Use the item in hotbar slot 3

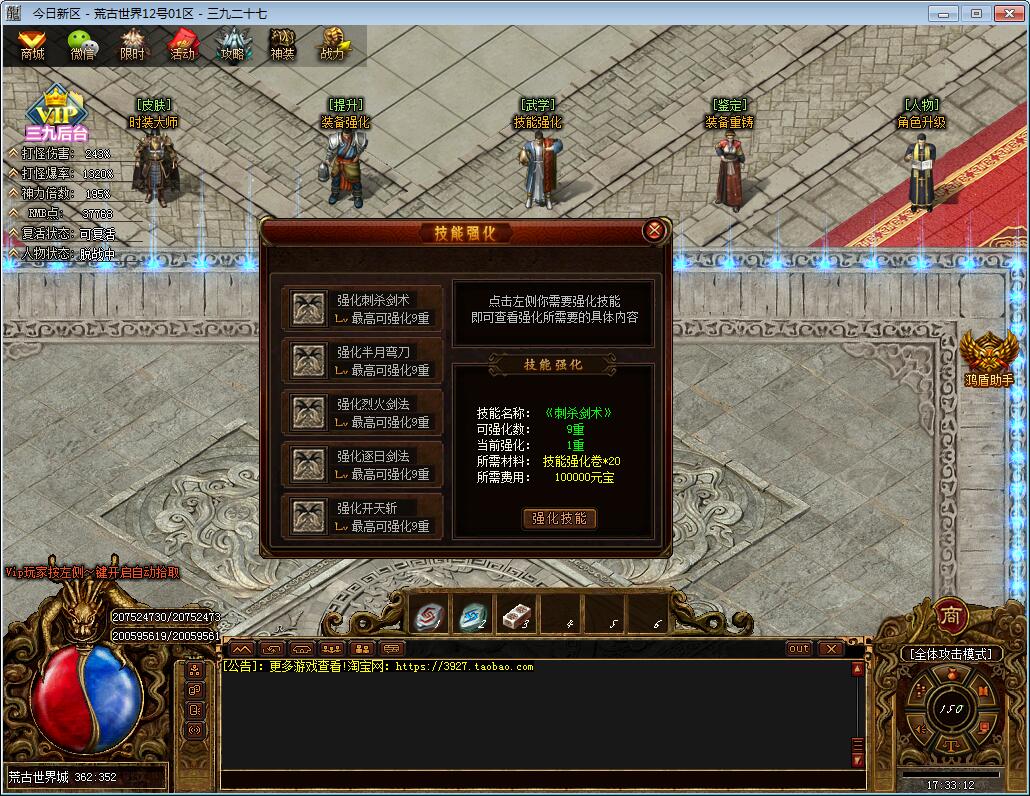click(516, 617)
